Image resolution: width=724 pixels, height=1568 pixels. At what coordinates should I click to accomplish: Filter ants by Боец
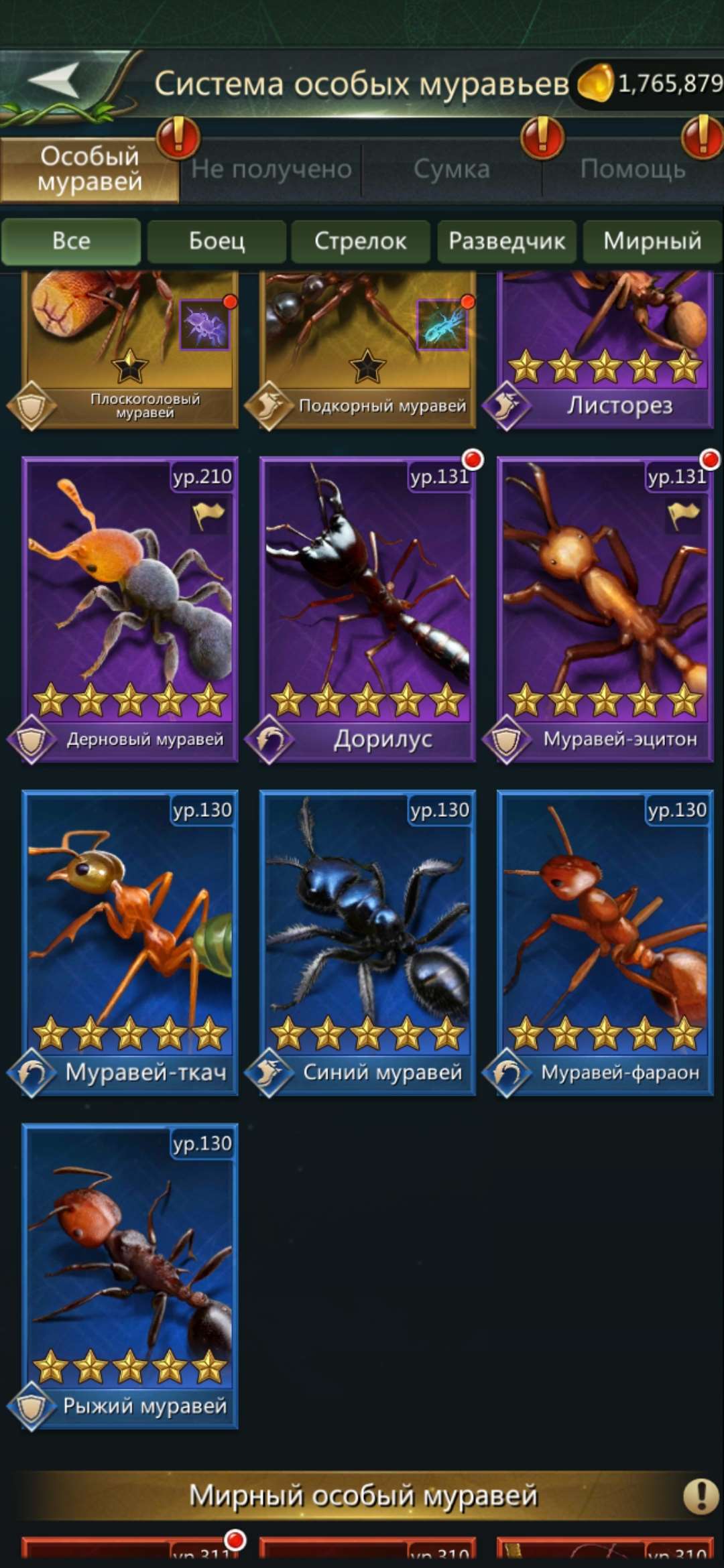[217, 241]
